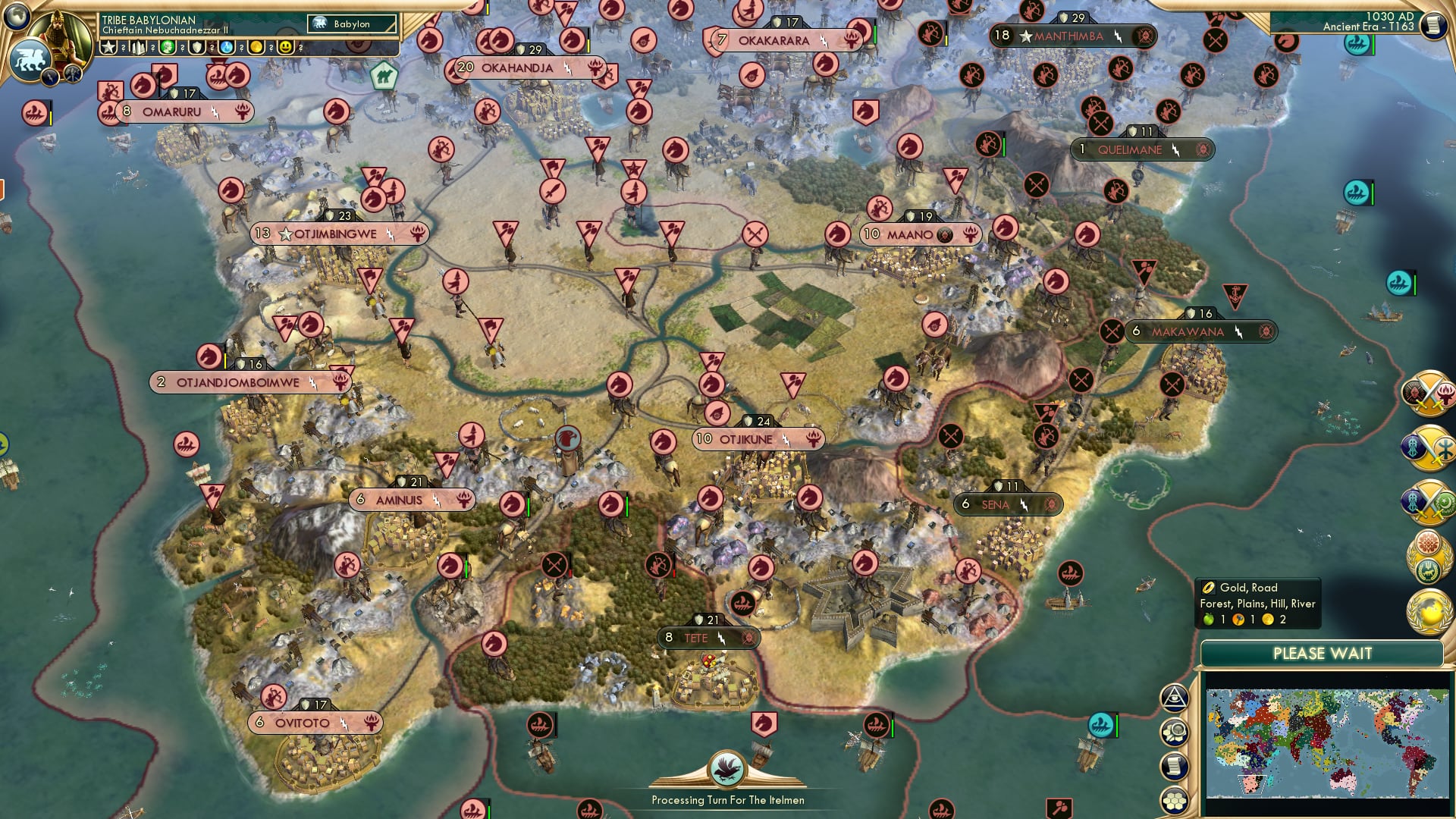Select the city banner labeled TETE

point(706,638)
